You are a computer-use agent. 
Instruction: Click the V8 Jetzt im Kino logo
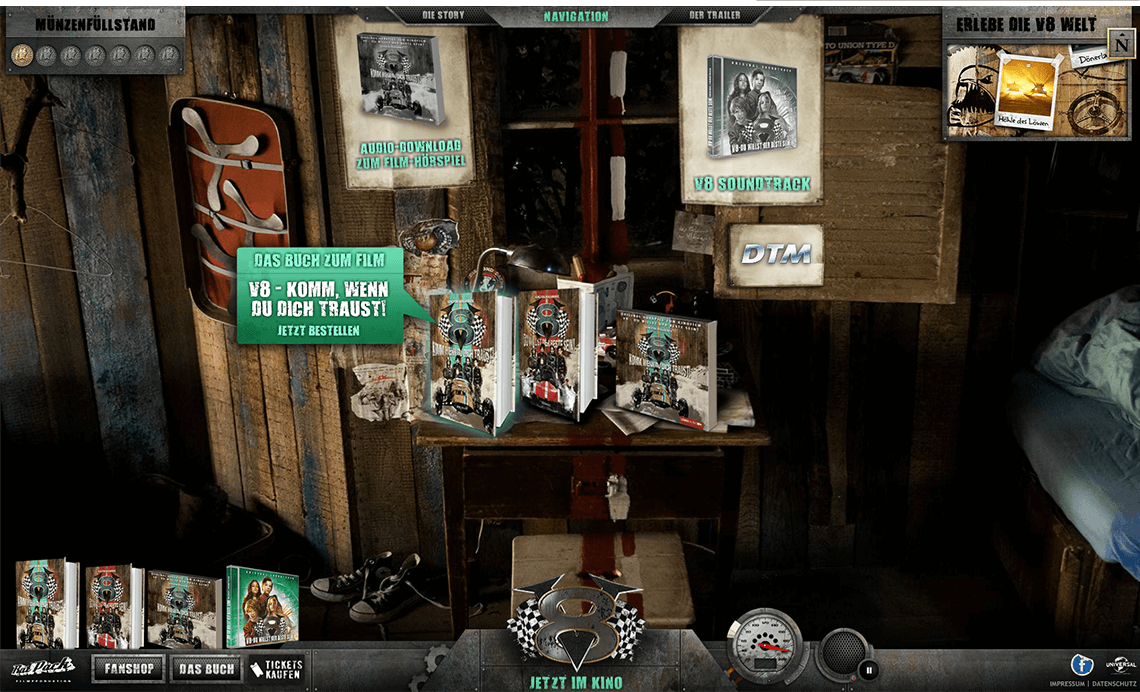pyautogui.click(x=575, y=630)
